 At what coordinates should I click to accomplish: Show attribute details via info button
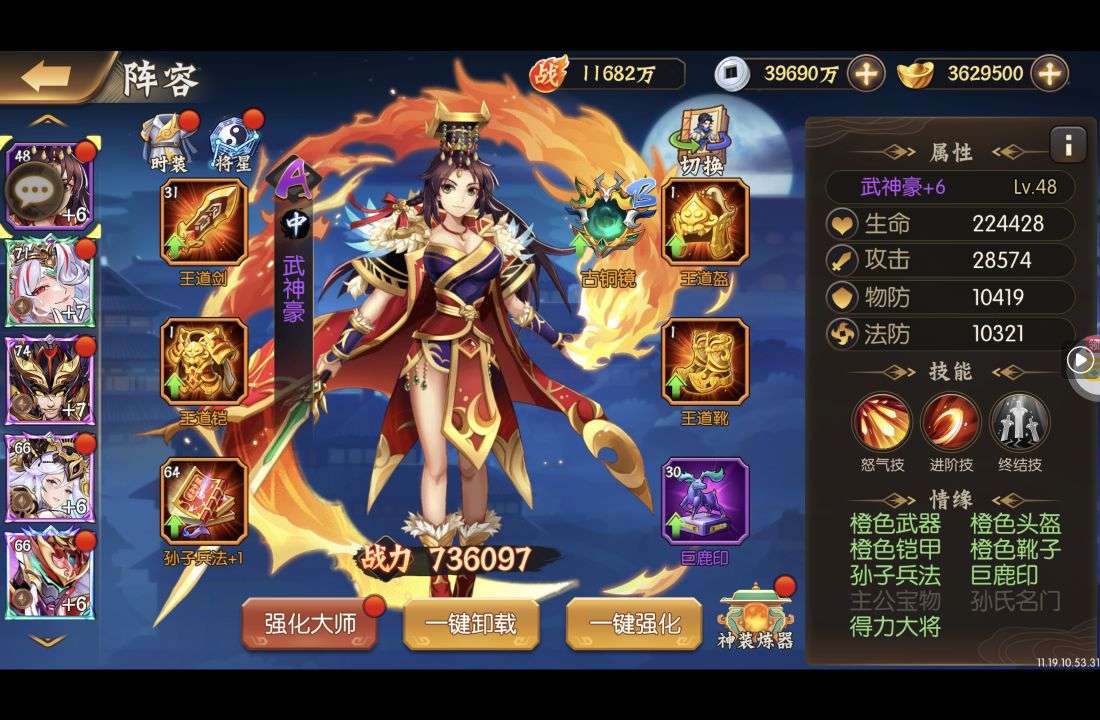[x=1067, y=145]
